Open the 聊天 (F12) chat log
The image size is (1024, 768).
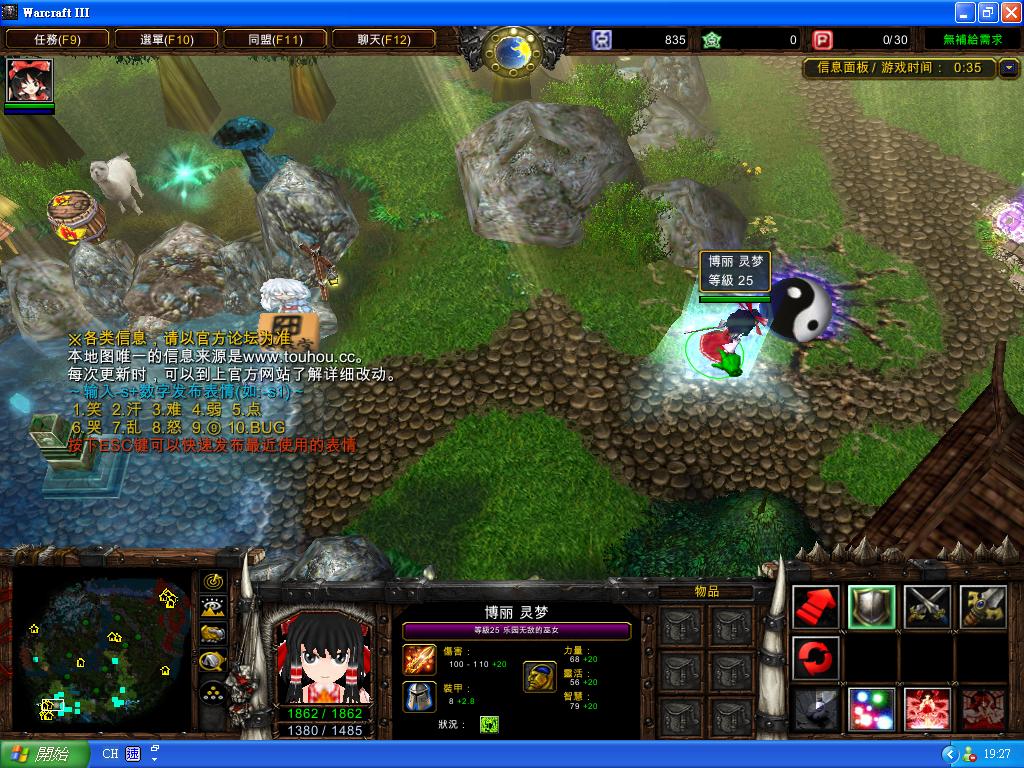point(384,39)
